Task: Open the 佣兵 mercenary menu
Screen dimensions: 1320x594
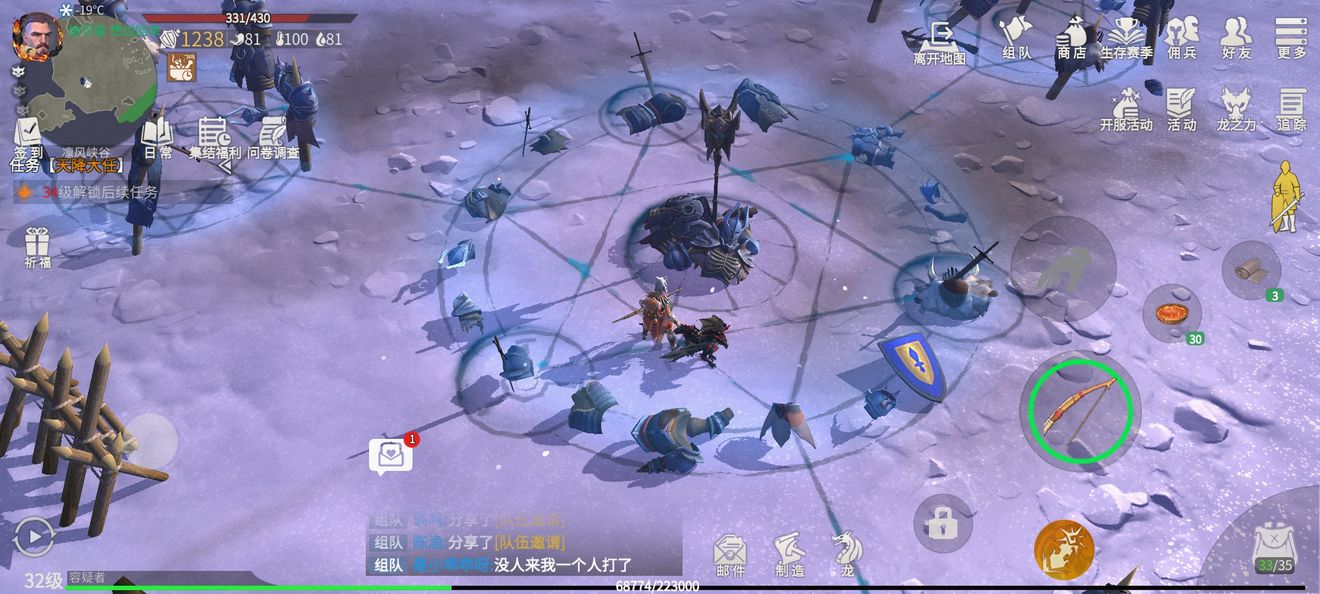Action: 1182,36
